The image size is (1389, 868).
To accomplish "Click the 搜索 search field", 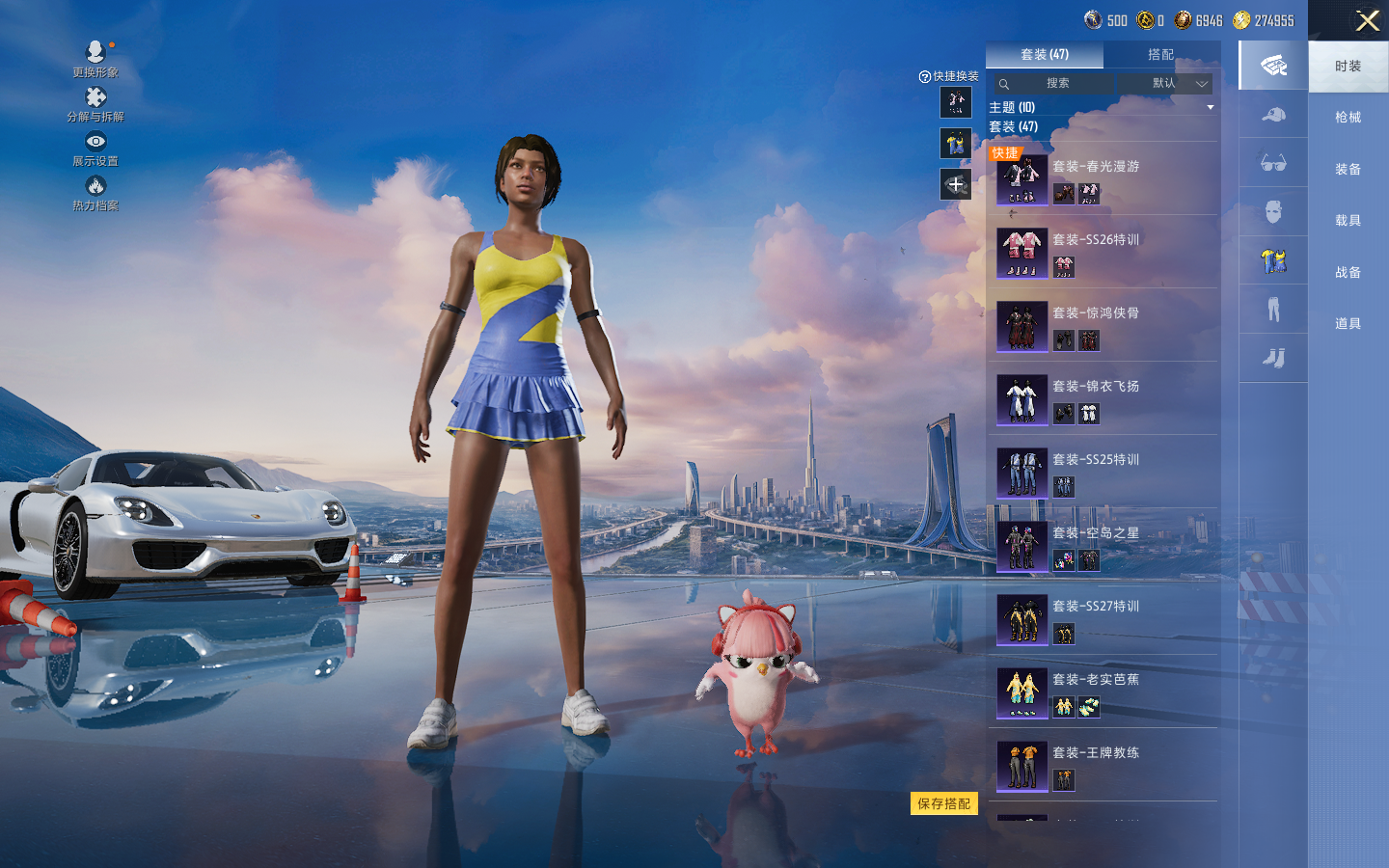I will 1057,84.
